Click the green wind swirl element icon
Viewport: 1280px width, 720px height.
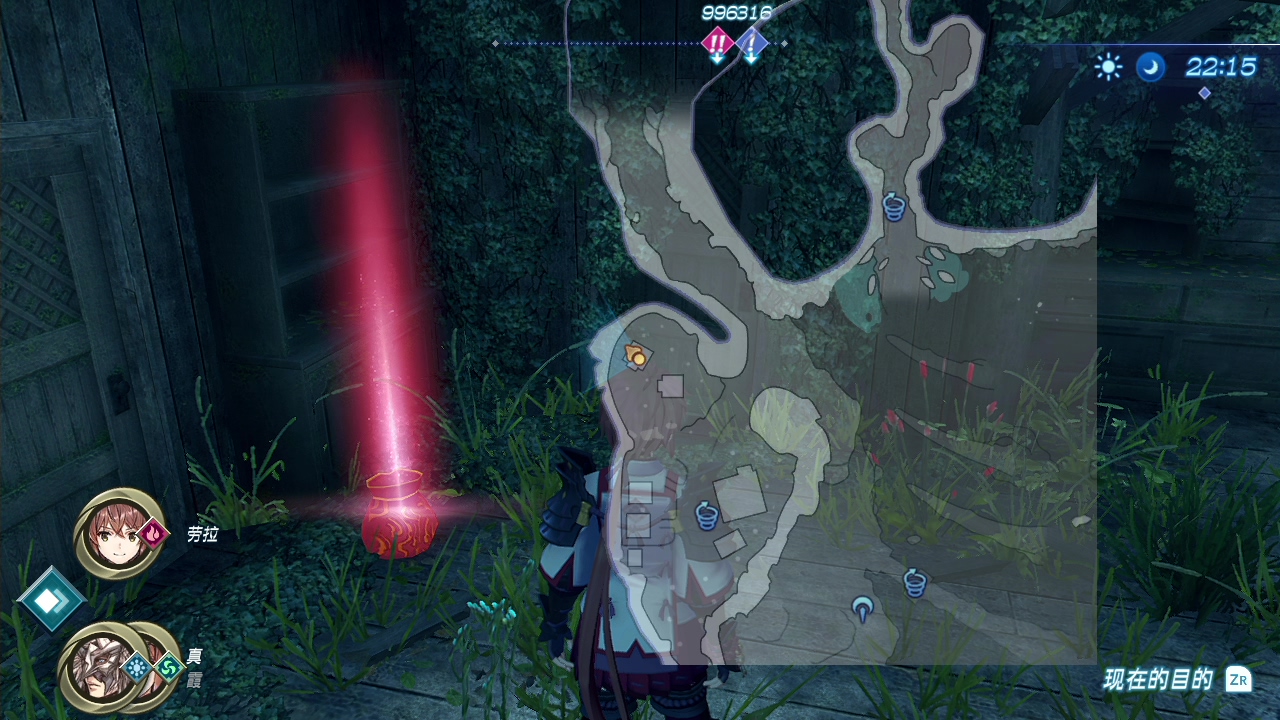[168, 665]
